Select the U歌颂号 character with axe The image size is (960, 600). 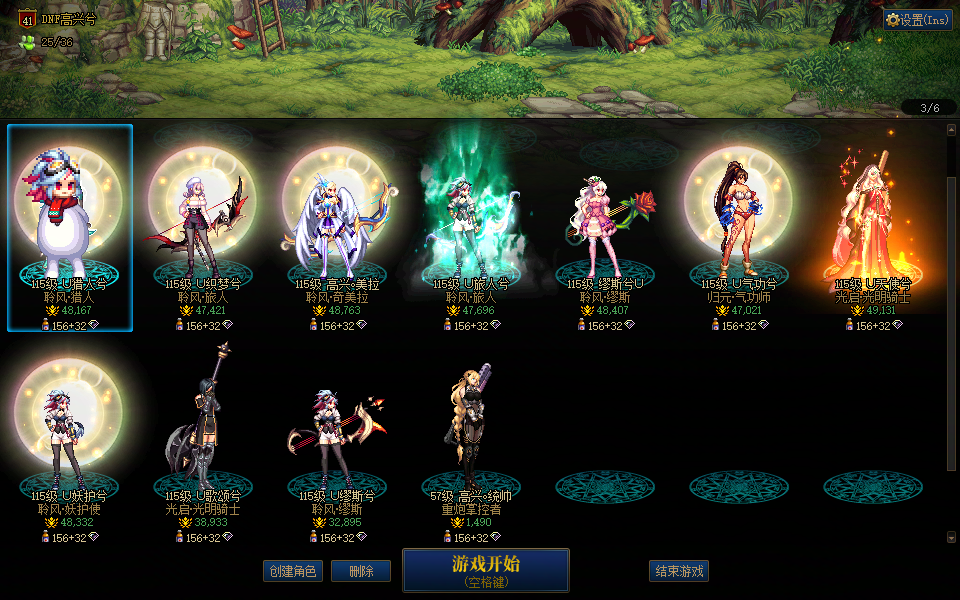click(x=204, y=440)
